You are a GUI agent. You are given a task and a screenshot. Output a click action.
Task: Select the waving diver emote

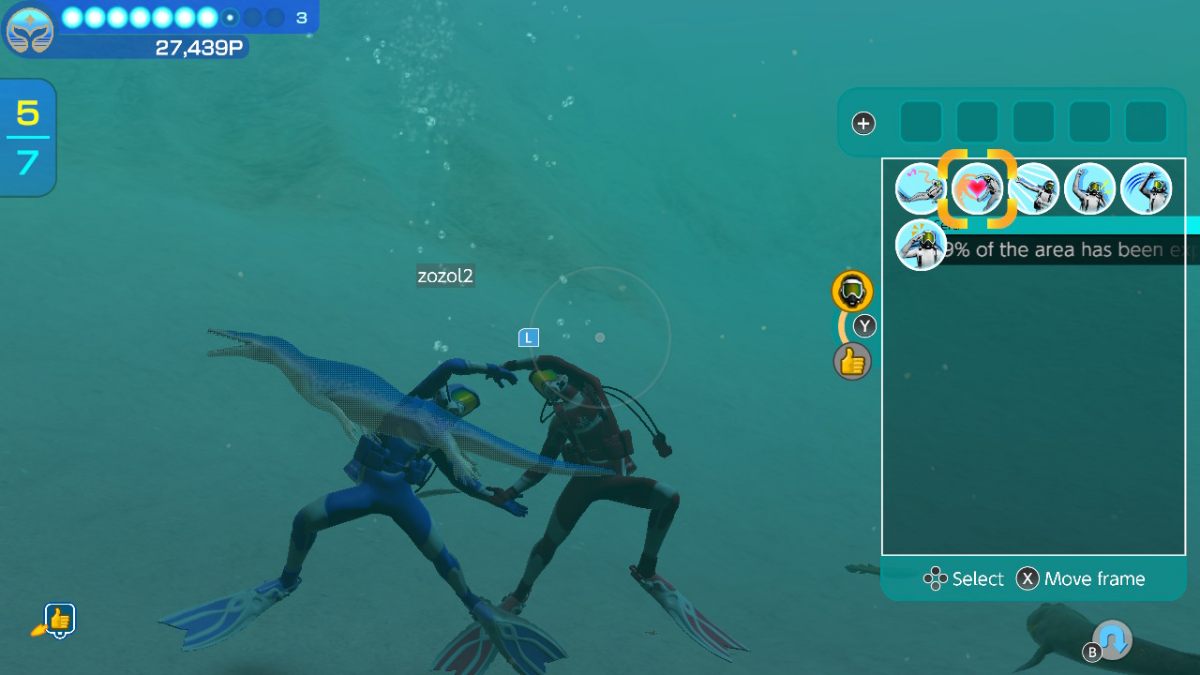(1145, 189)
